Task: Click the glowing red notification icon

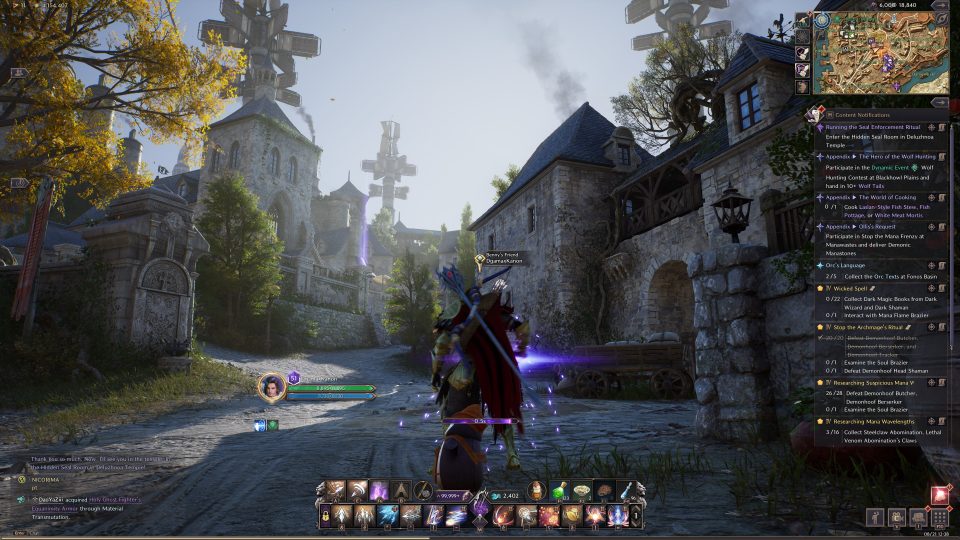Action: [940, 494]
